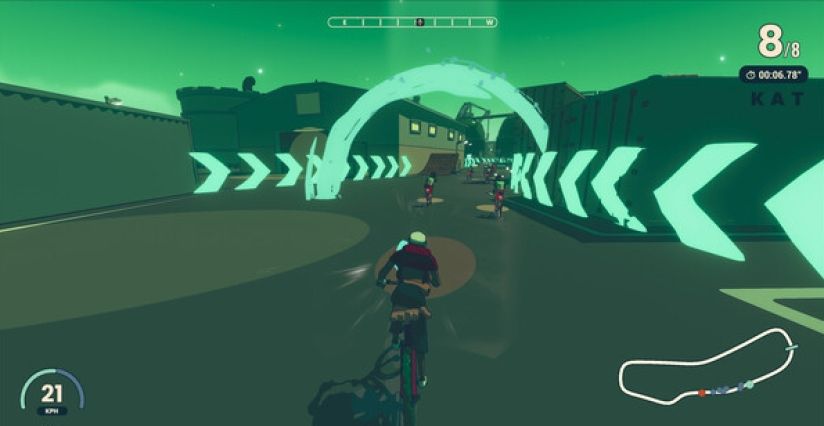Select the compass heading bar
824x426 pixels.
tap(412, 21)
